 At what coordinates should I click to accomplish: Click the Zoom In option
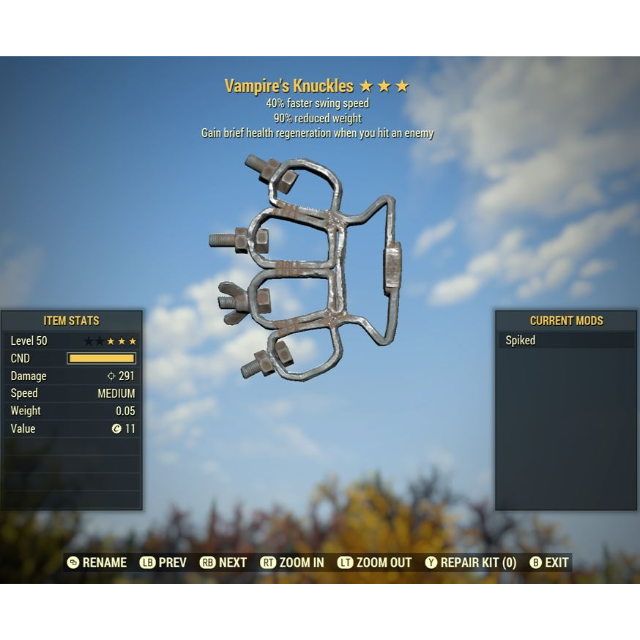pyautogui.click(x=292, y=563)
